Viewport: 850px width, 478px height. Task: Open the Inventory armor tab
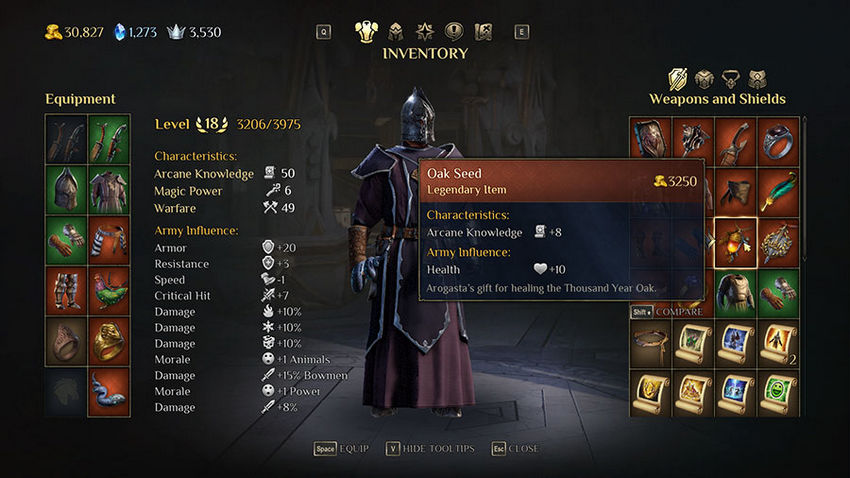click(x=367, y=32)
